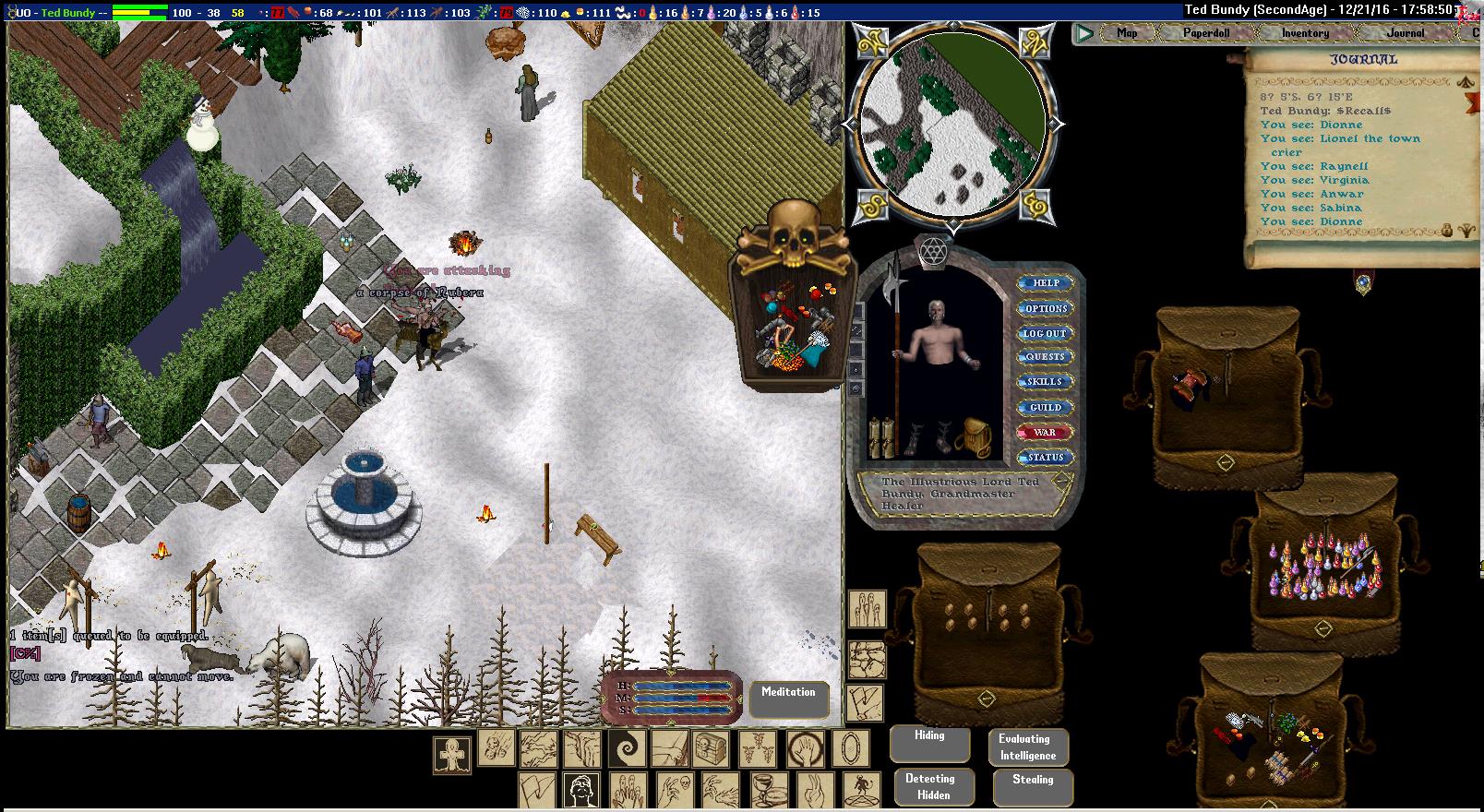Open OPTIONS from the paperdoll
Viewport: 1484px width, 812px height.
coord(1046,308)
